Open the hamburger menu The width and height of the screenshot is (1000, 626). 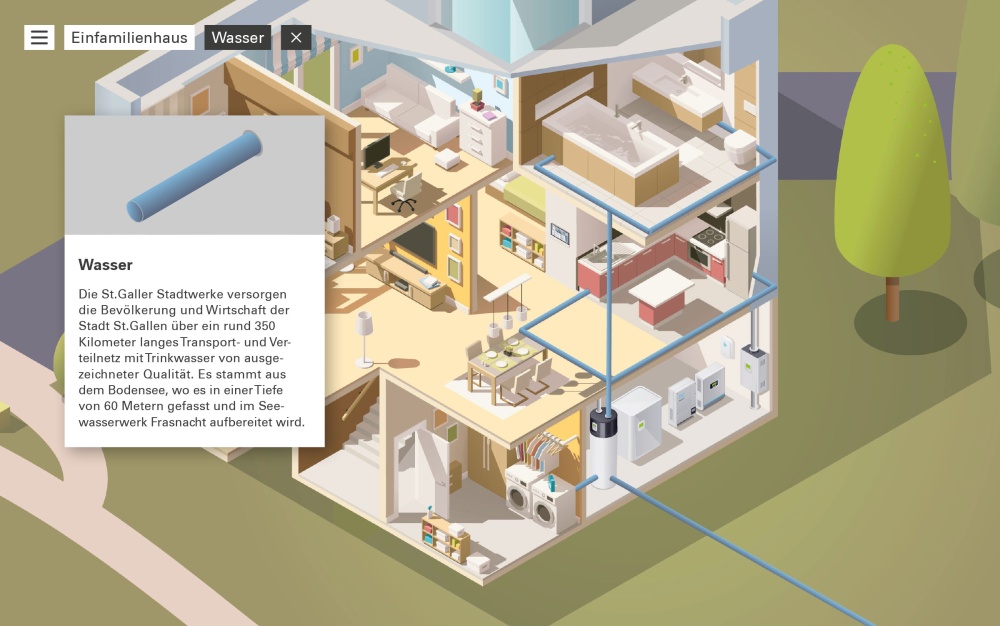coord(39,38)
